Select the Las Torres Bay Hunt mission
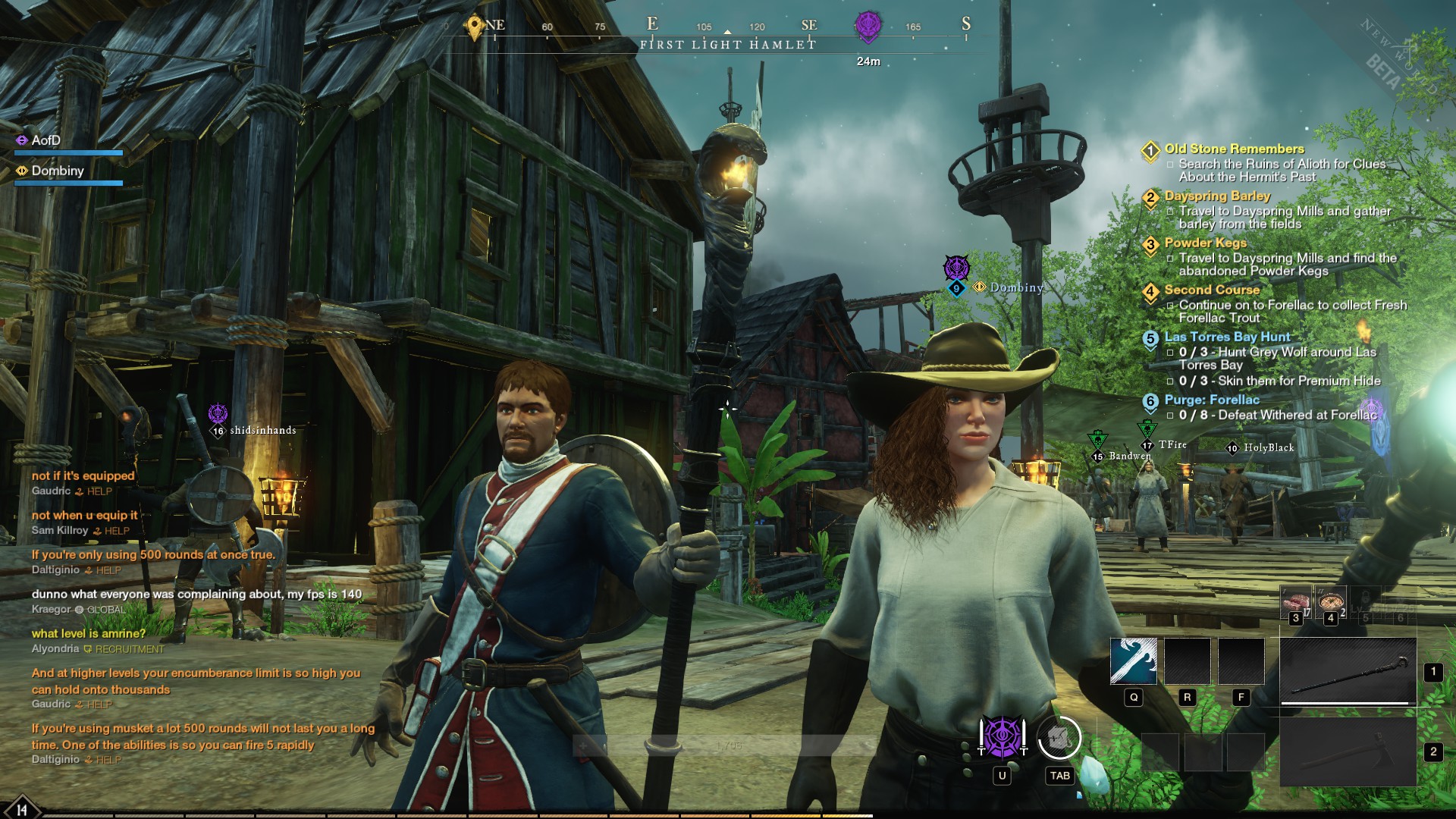Screen dimensions: 1456x819 click(1227, 337)
